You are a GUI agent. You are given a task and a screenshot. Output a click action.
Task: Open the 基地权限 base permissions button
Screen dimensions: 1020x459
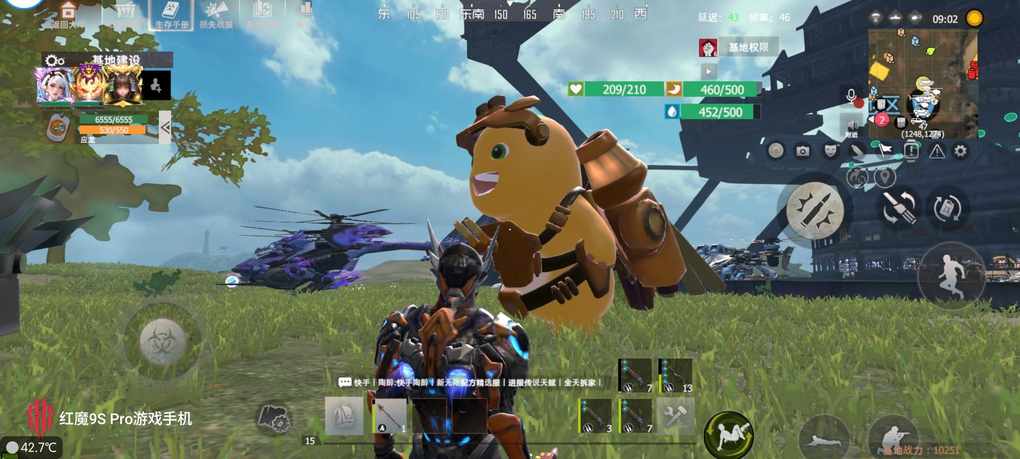(x=747, y=47)
